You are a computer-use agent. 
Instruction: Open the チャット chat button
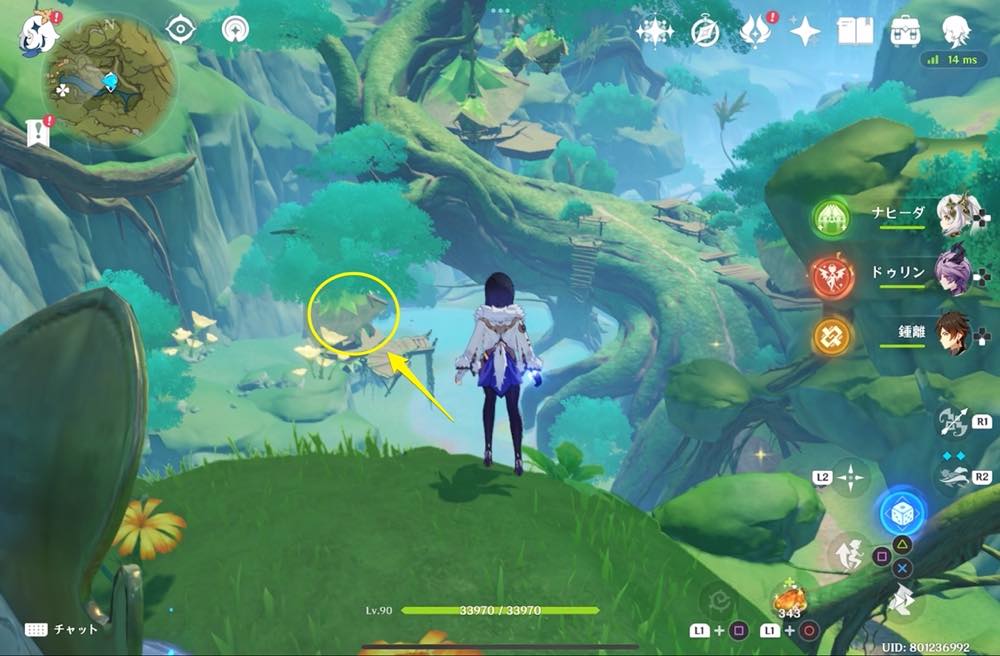pyautogui.click(x=58, y=629)
